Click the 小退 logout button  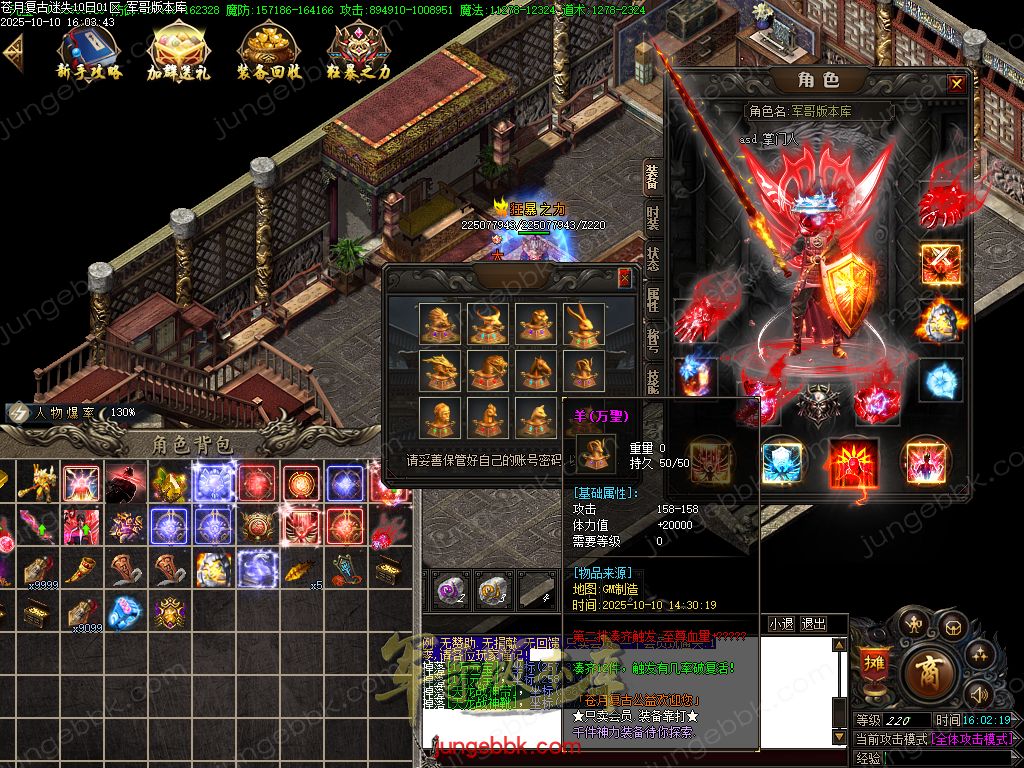coord(781,624)
